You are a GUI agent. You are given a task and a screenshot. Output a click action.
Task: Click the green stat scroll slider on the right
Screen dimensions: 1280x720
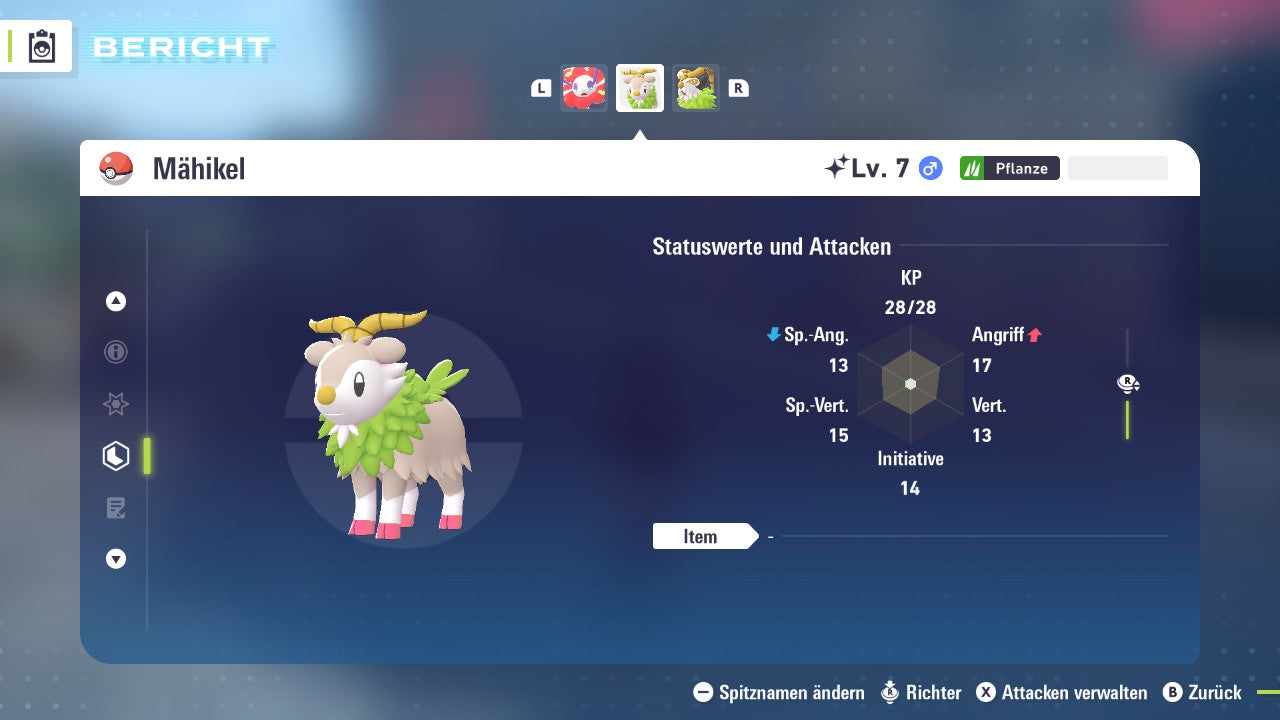pyautogui.click(x=1128, y=420)
